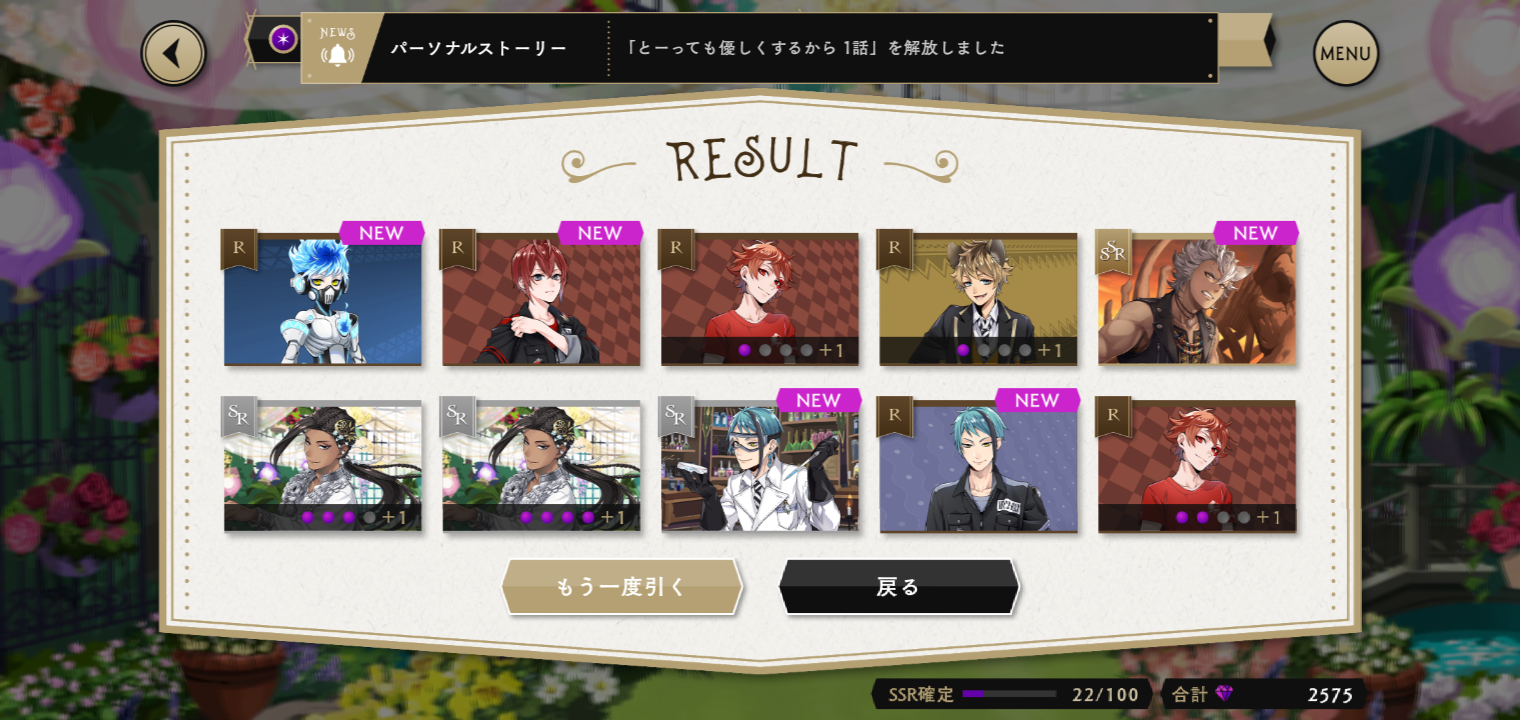The width and height of the screenshot is (1520, 720).
Task: Open the circular MENU icon
Action: [1345, 54]
